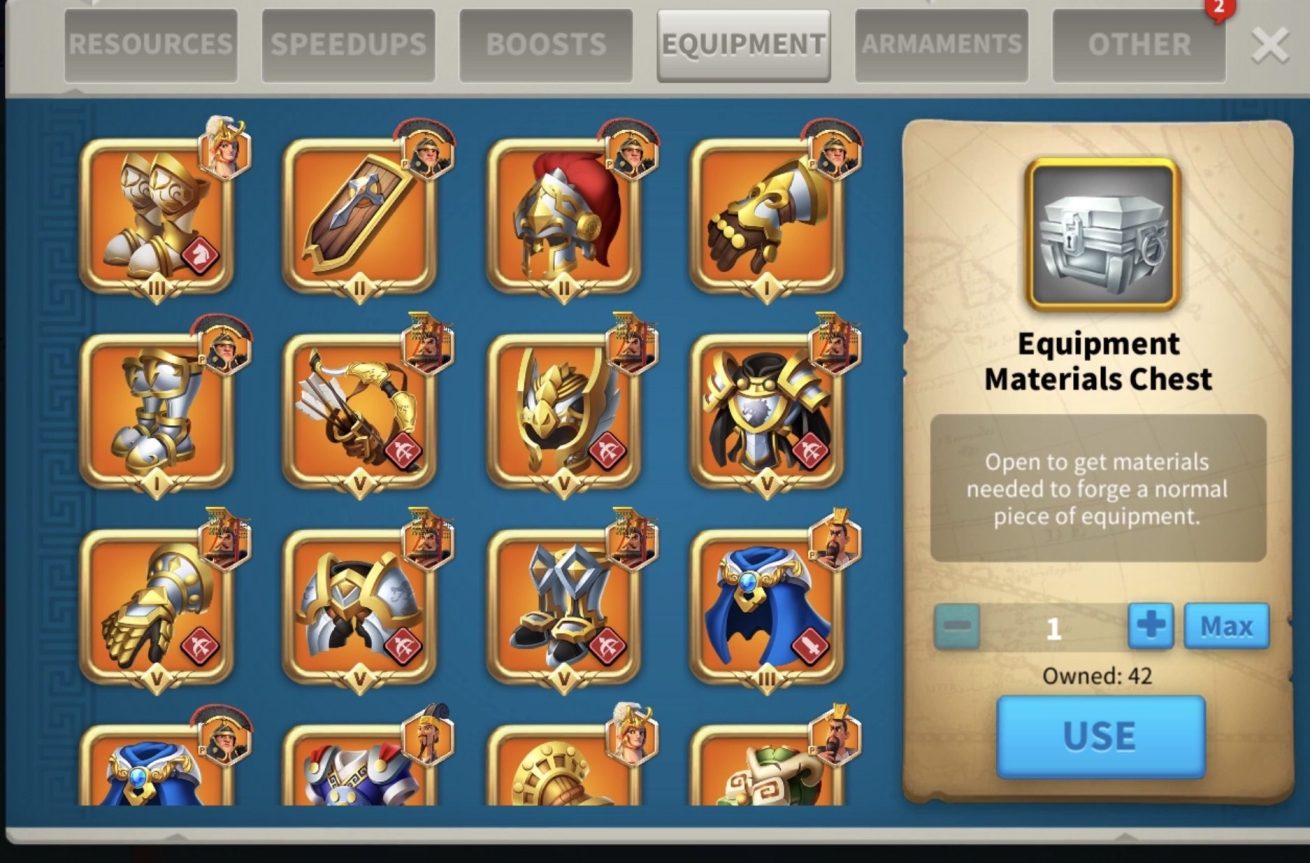The width and height of the screenshot is (1310, 863).
Task: Set chest quantity to Max
Action: (1226, 626)
